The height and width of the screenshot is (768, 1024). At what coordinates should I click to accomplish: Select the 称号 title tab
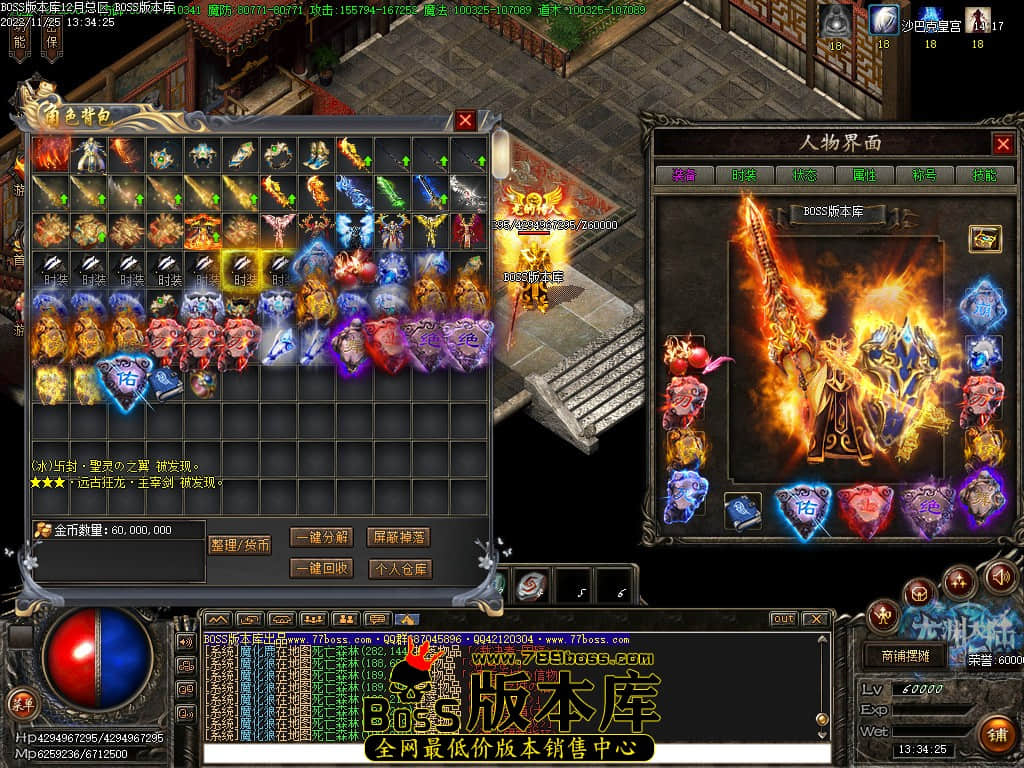[924, 175]
